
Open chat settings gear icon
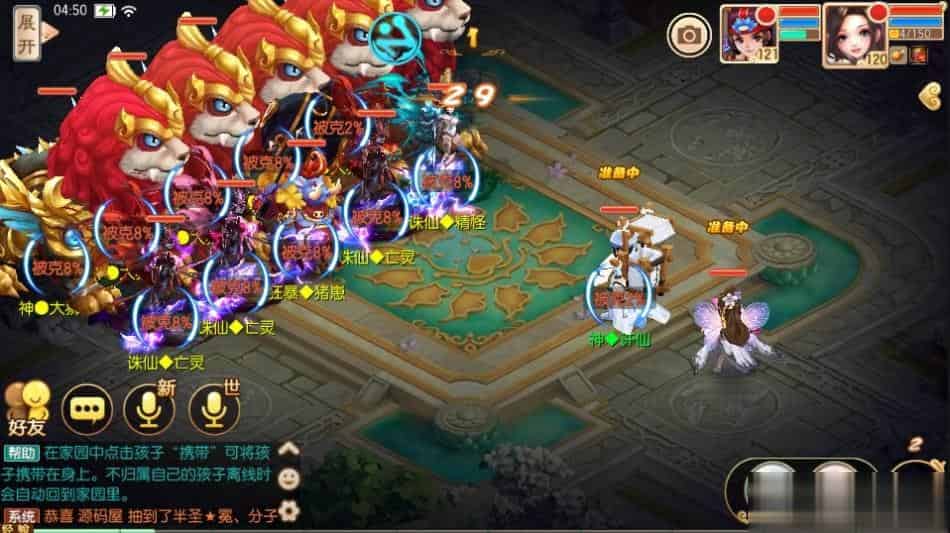[x=288, y=511]
